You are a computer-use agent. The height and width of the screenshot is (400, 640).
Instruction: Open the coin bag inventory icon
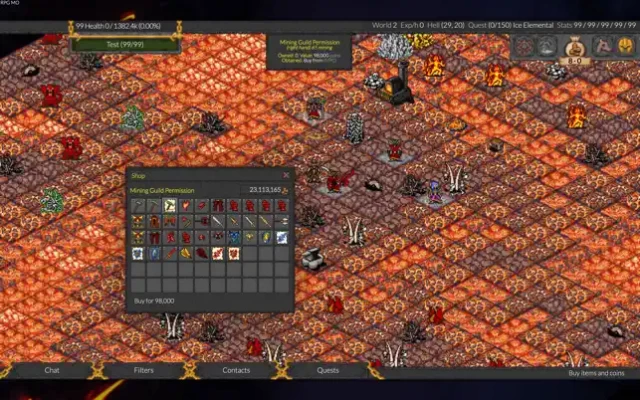[575, 45]
